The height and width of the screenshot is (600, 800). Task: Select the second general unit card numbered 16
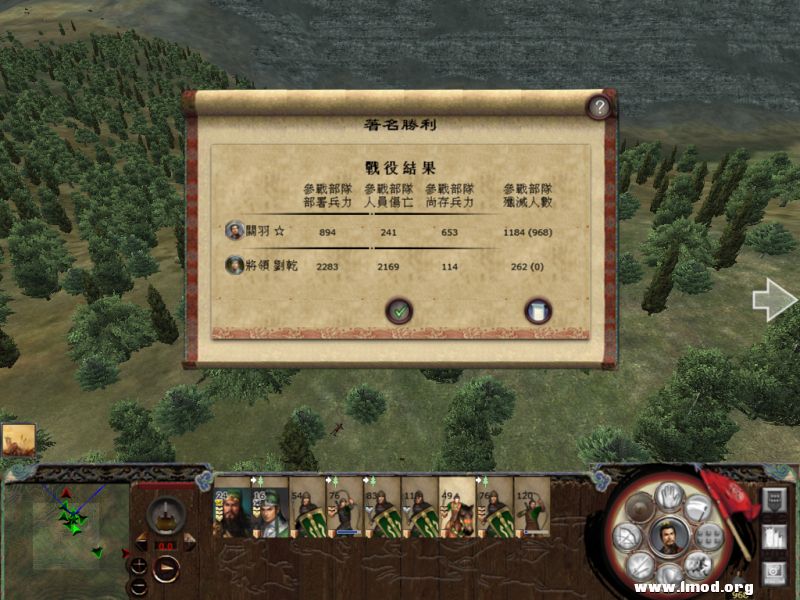269,511
